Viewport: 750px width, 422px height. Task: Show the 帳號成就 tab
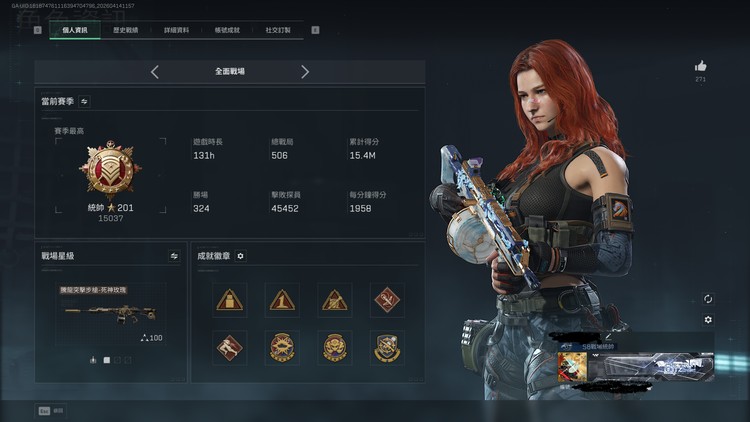227,30
